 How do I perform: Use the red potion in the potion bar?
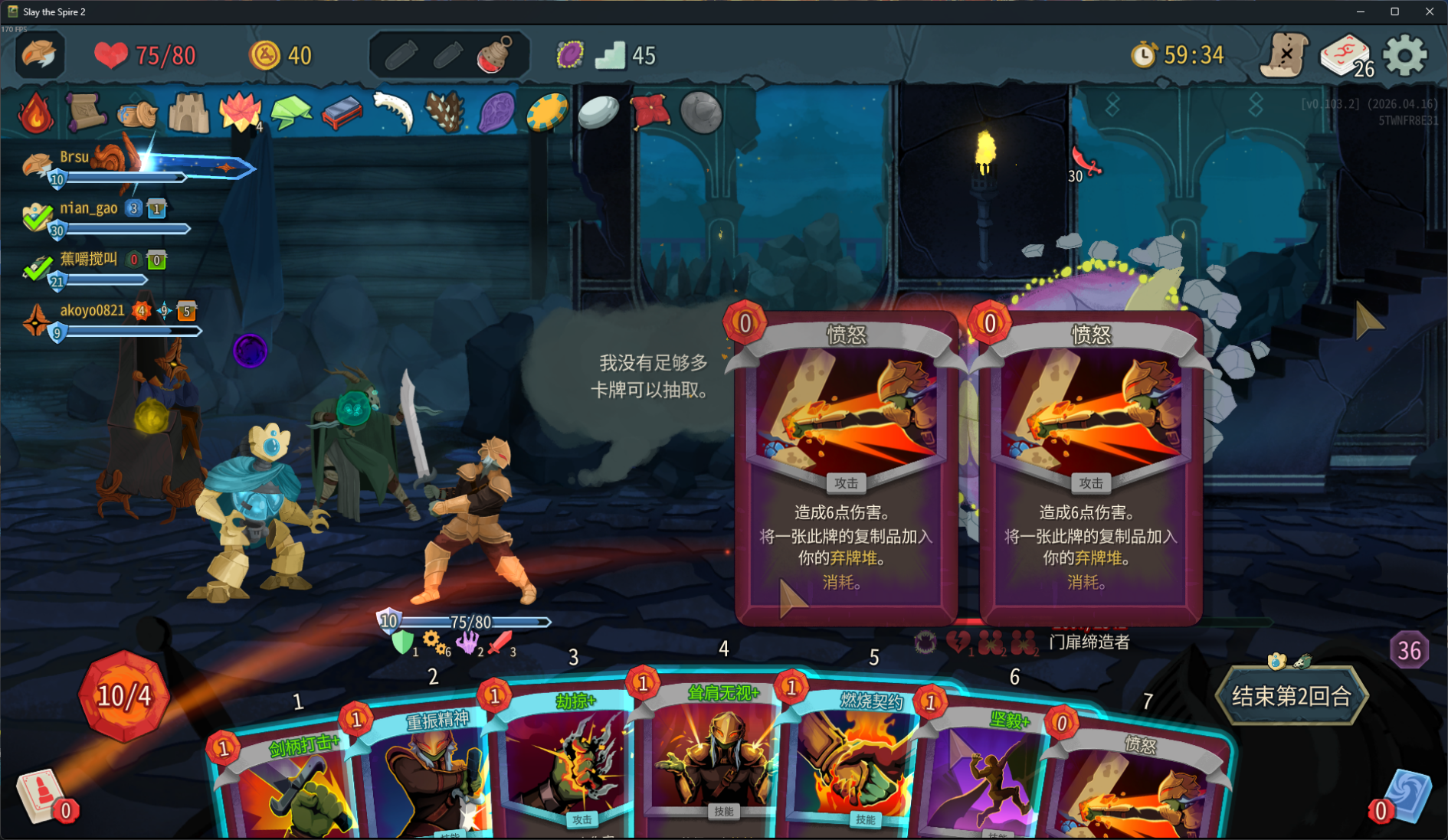pos(495,55)
